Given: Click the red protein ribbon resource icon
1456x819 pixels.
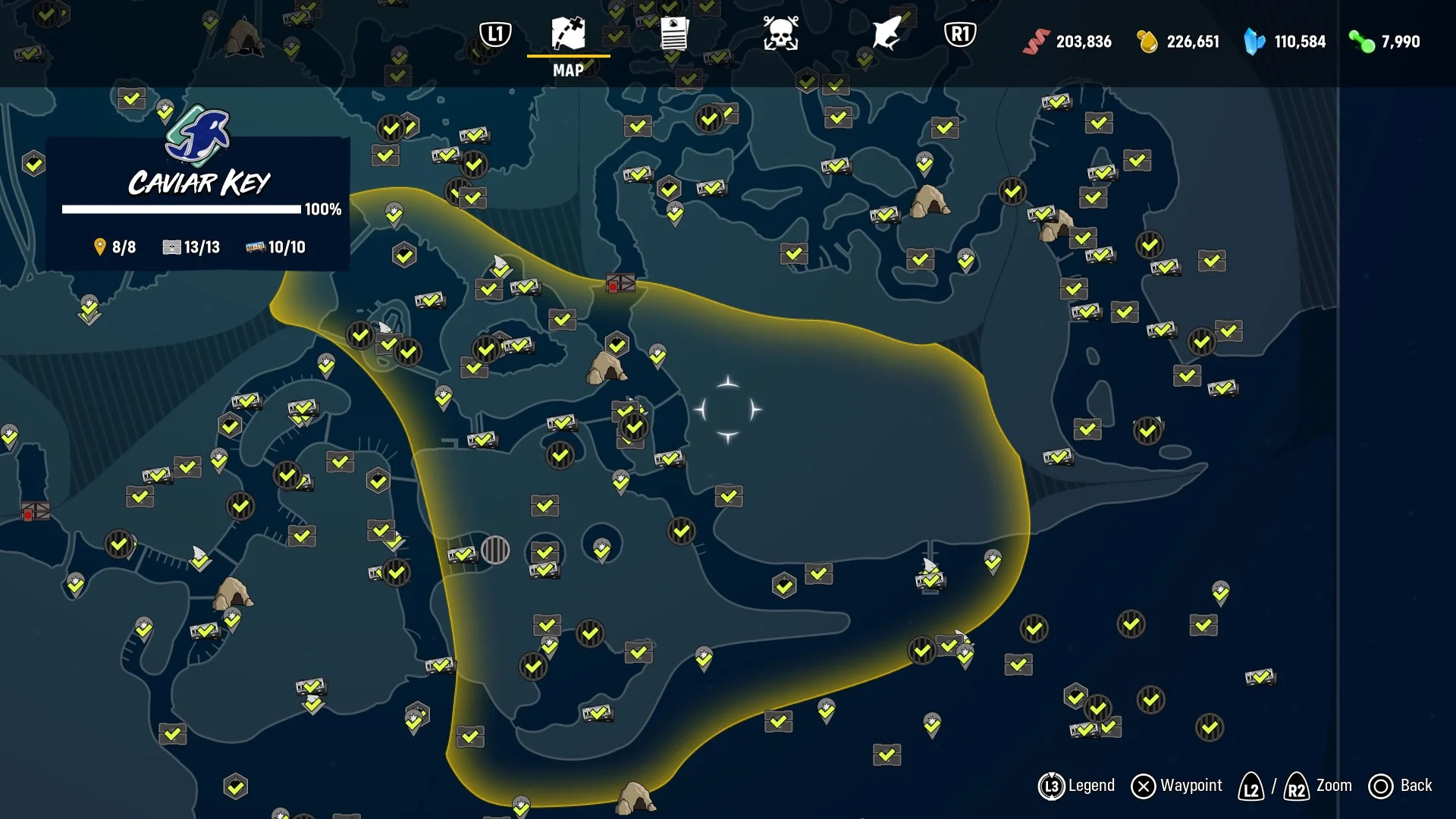Looking at the screenshot, I should 1039,42.
